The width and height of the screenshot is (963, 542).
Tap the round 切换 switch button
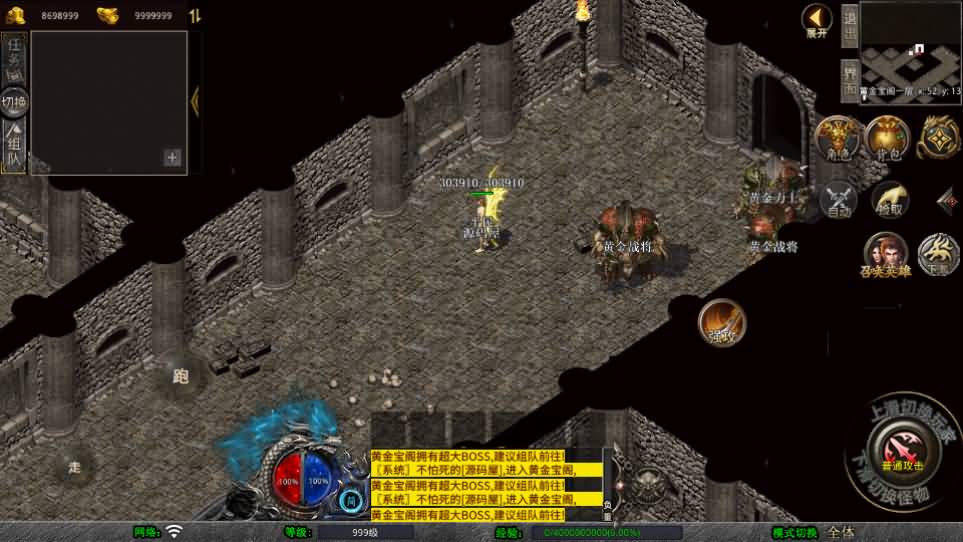point(14,102)
